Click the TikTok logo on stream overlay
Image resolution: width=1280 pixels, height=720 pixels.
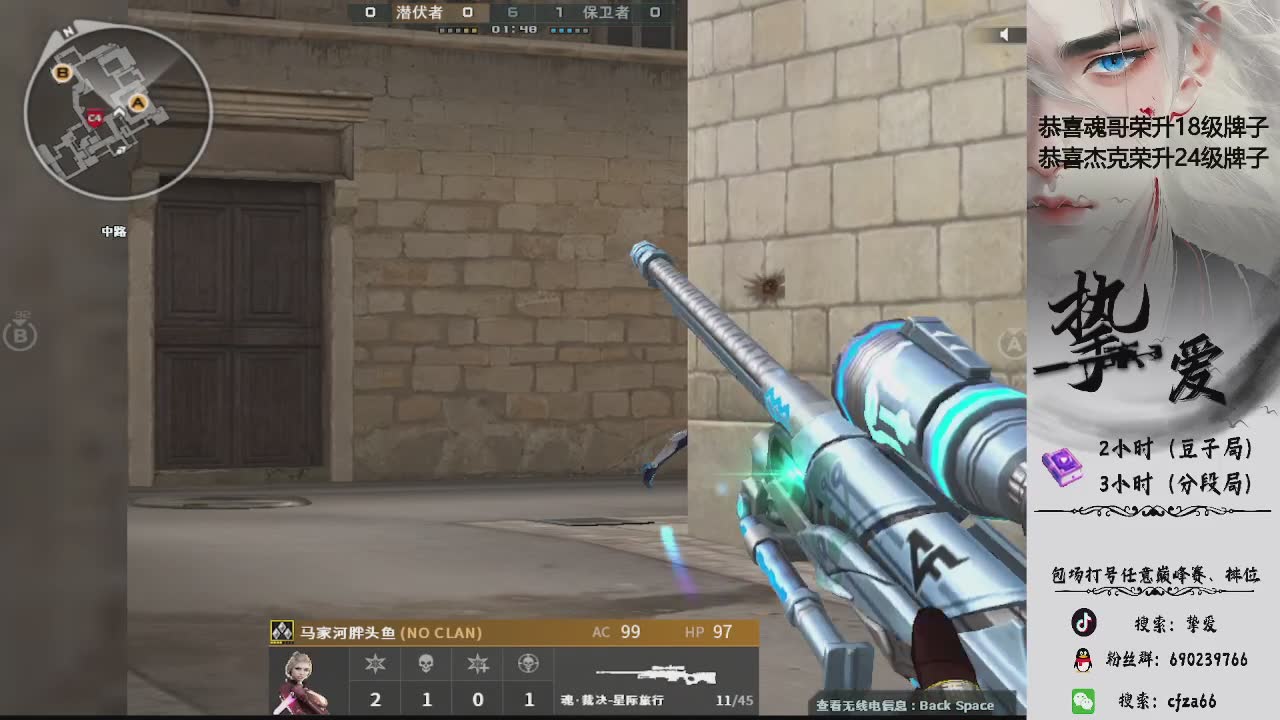pyautogui.click(x=1083, y=623)
